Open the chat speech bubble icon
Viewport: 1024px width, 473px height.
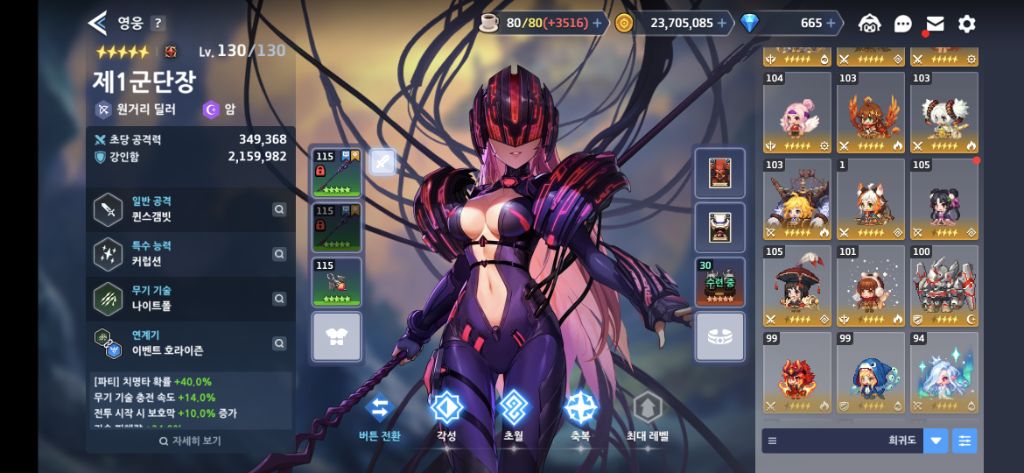tap(903, 23)
